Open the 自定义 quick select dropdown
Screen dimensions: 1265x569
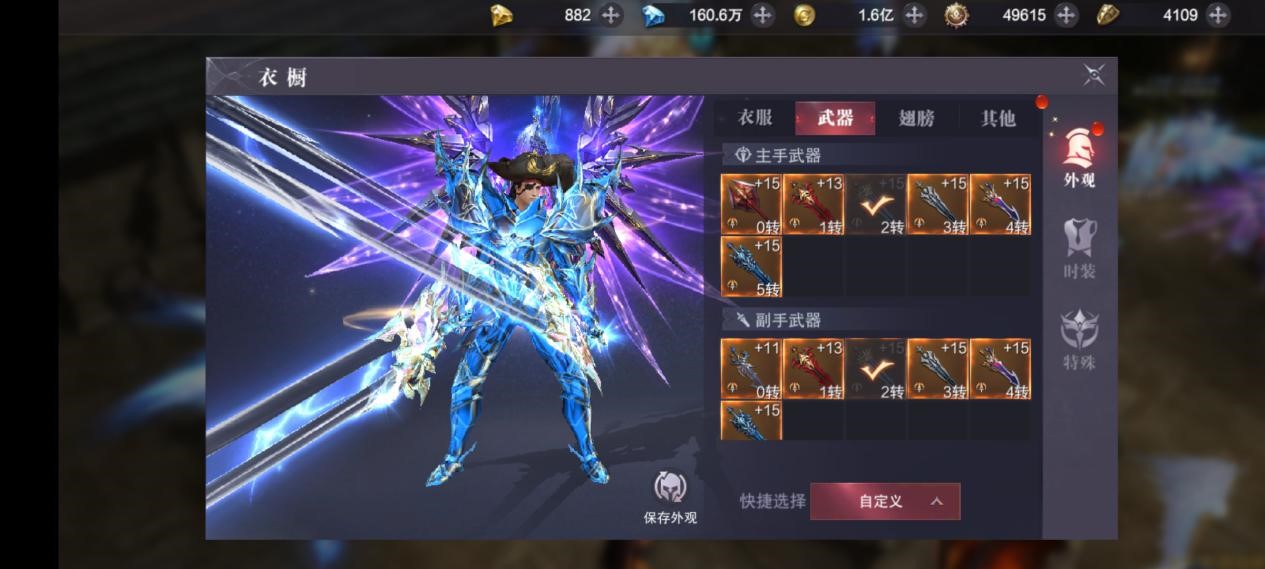pyautogui.click(x=885, y=501)
